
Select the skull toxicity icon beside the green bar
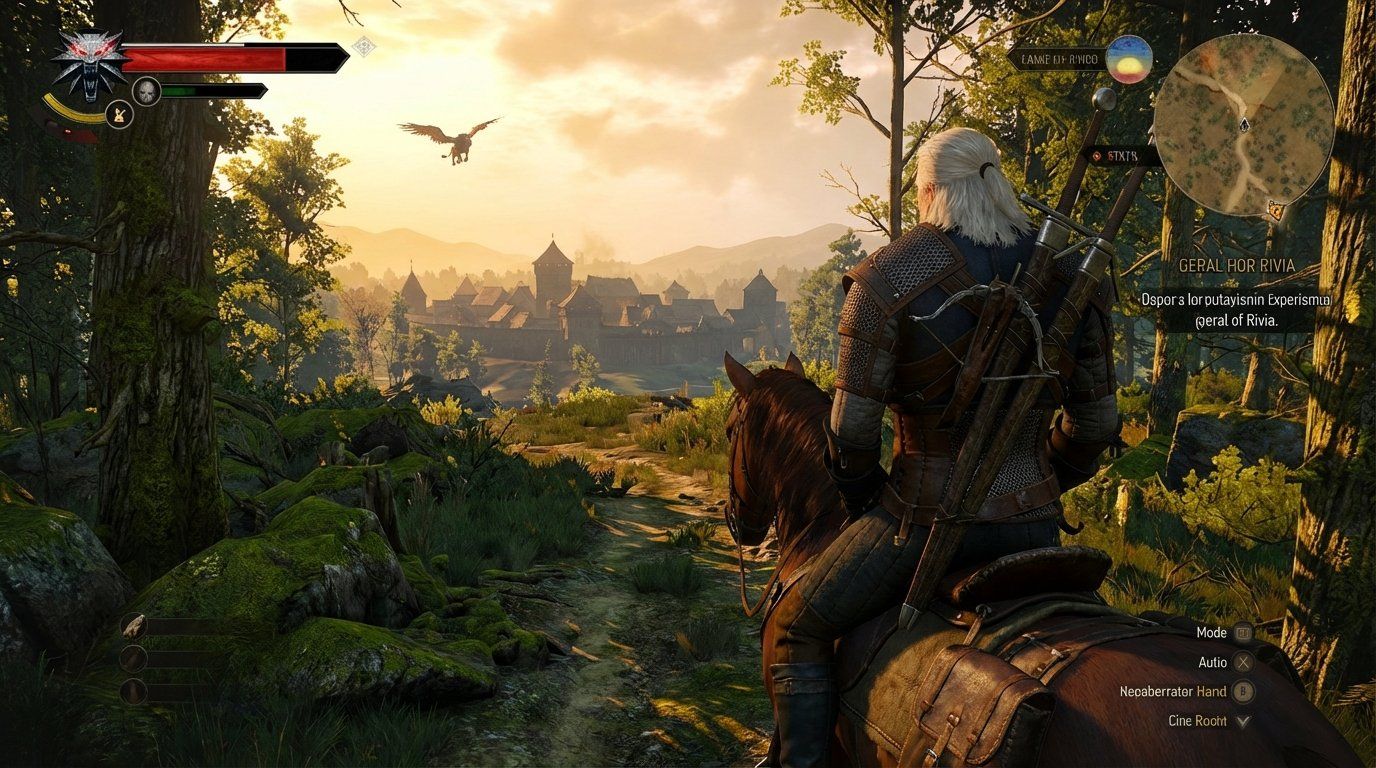[146, 90]
